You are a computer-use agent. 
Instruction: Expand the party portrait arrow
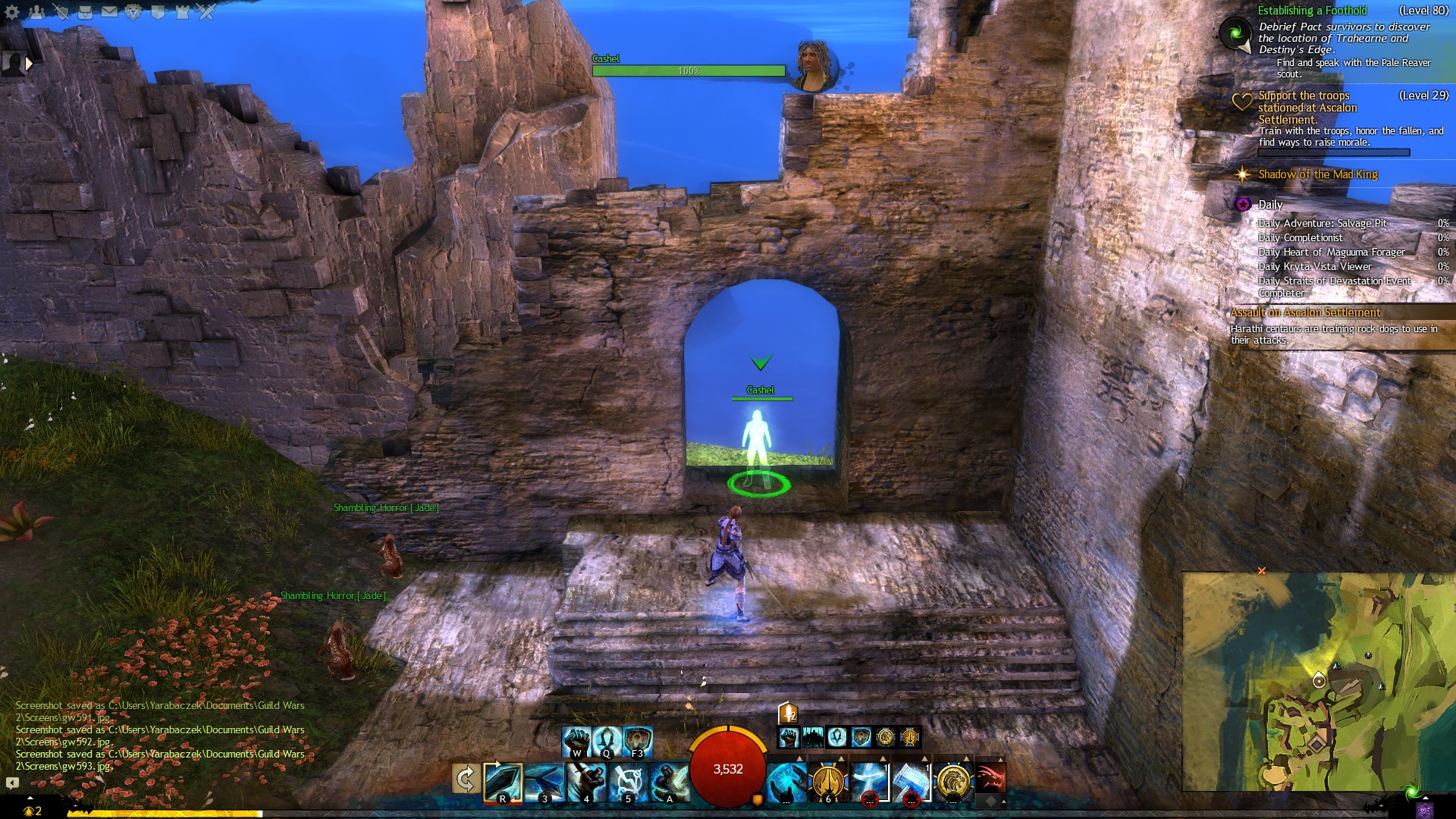[x=29, y=64]
